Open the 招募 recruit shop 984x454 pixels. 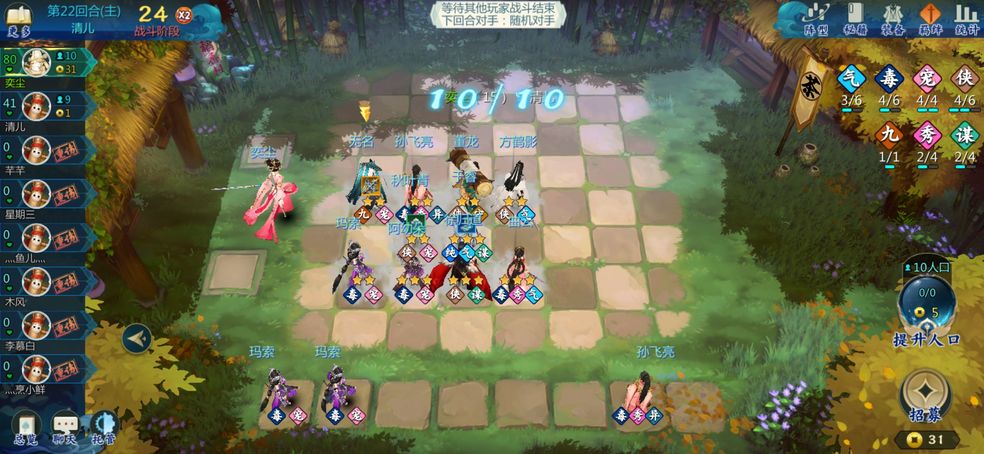[926, 395]
